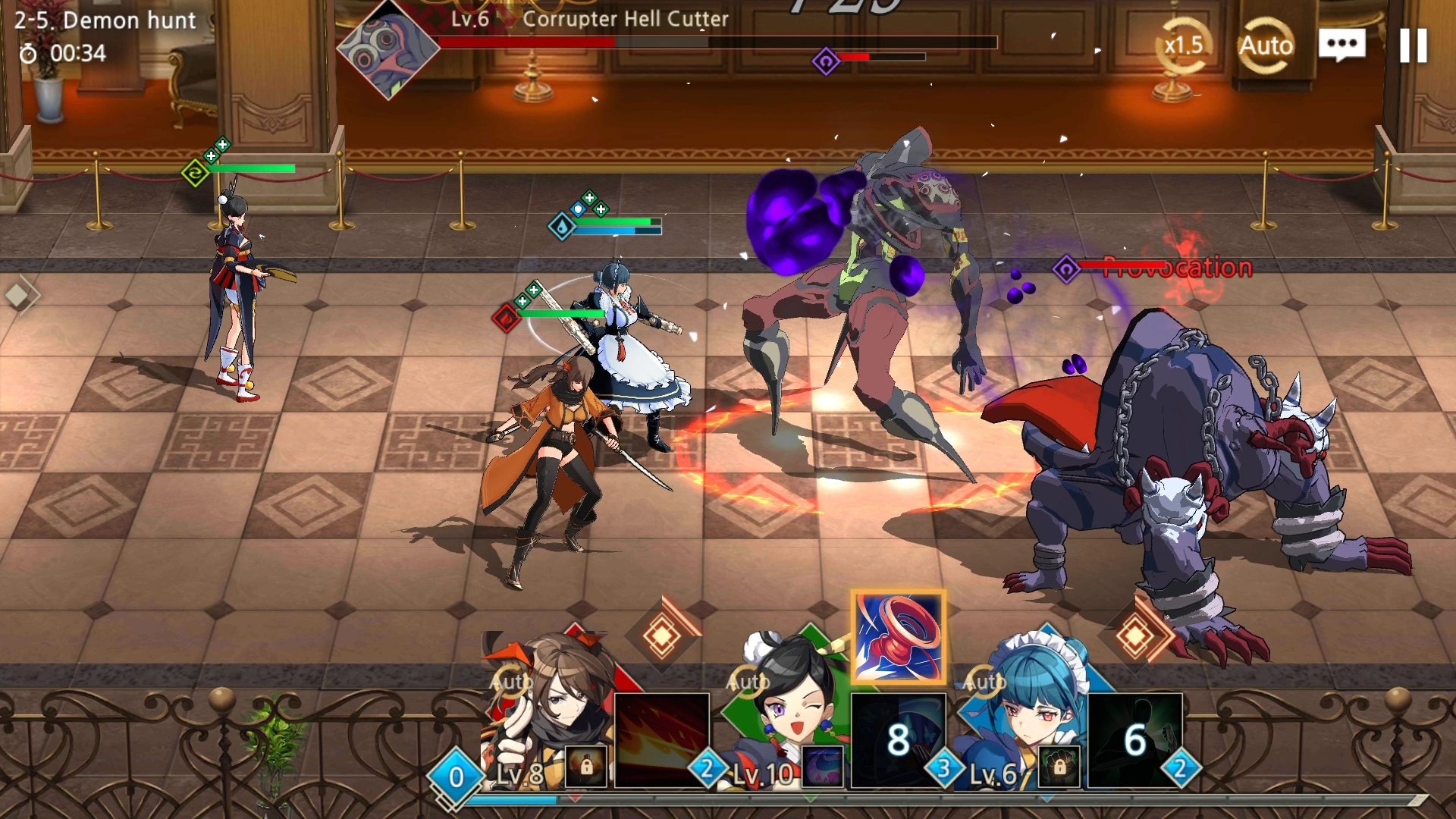The image size is (1456, 819).
Task: Tap the purple crescent skill of Lv.10 character
Action: (823, 766)
